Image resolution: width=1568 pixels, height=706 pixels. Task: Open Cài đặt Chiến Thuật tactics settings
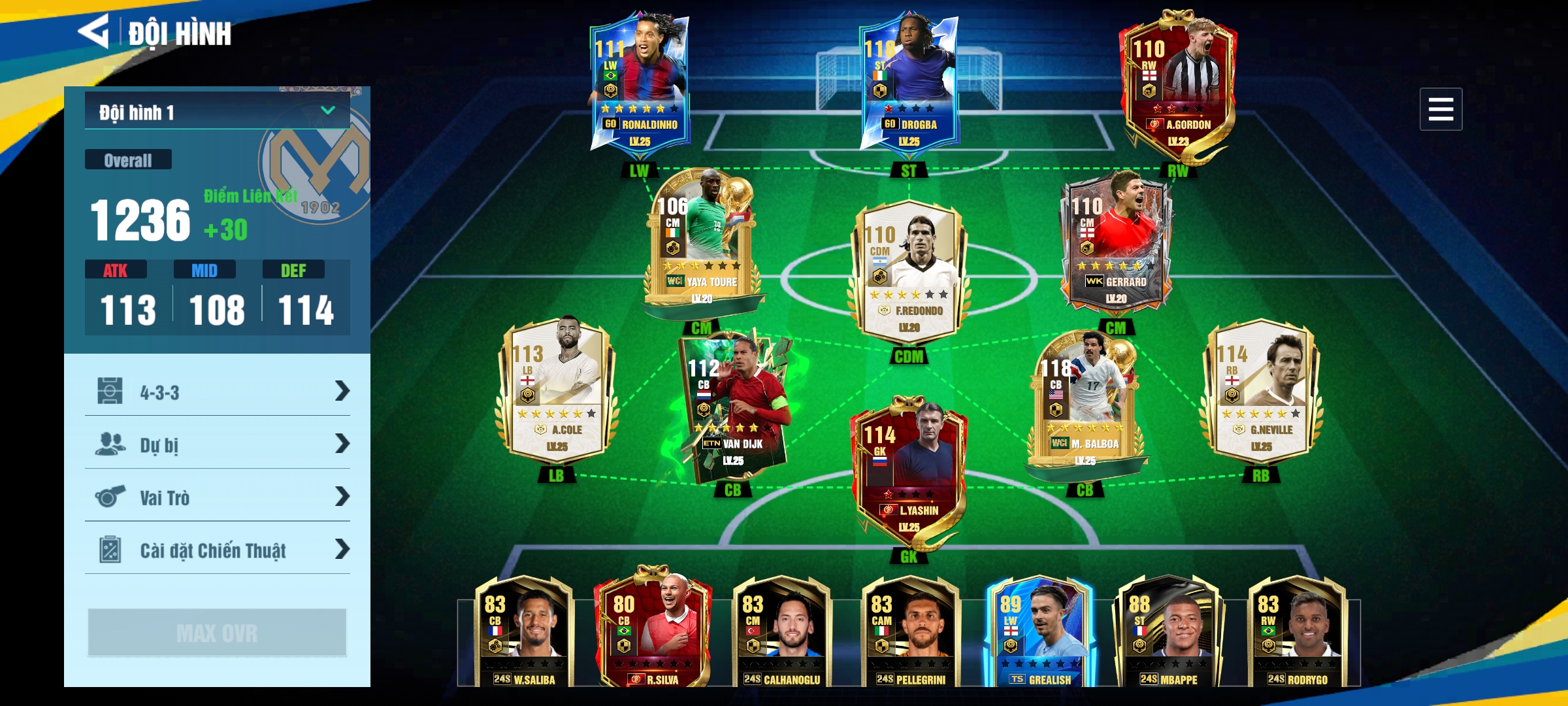217,550
